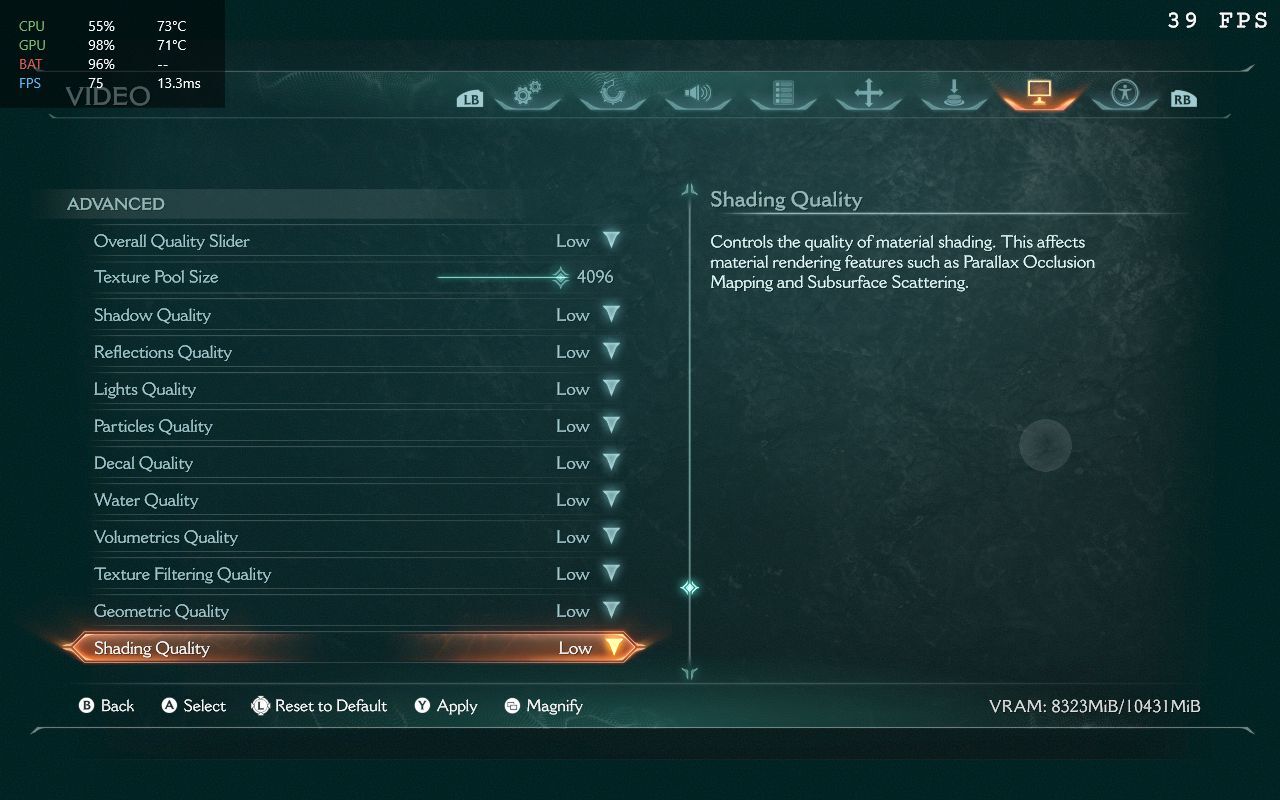The width and height of the screenshot is (1280, 800).
Task: Expand the Geometric Quality dropdown
Action: point(611,611)
